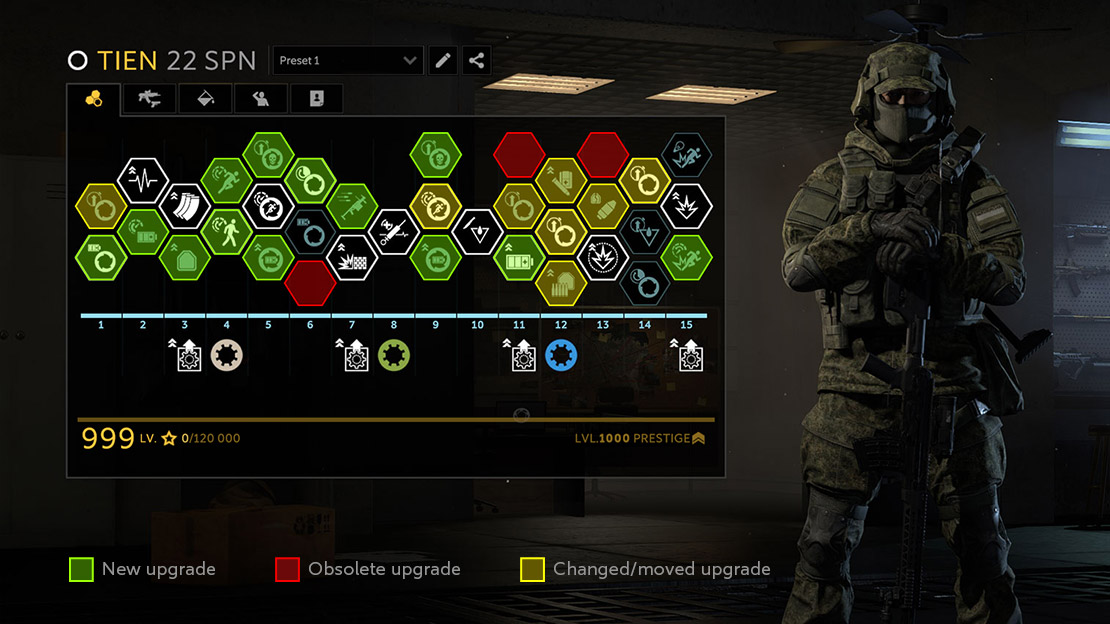1110x624 pixels.
Task: Click the pencil edit preset button
Action: [443, 61]
